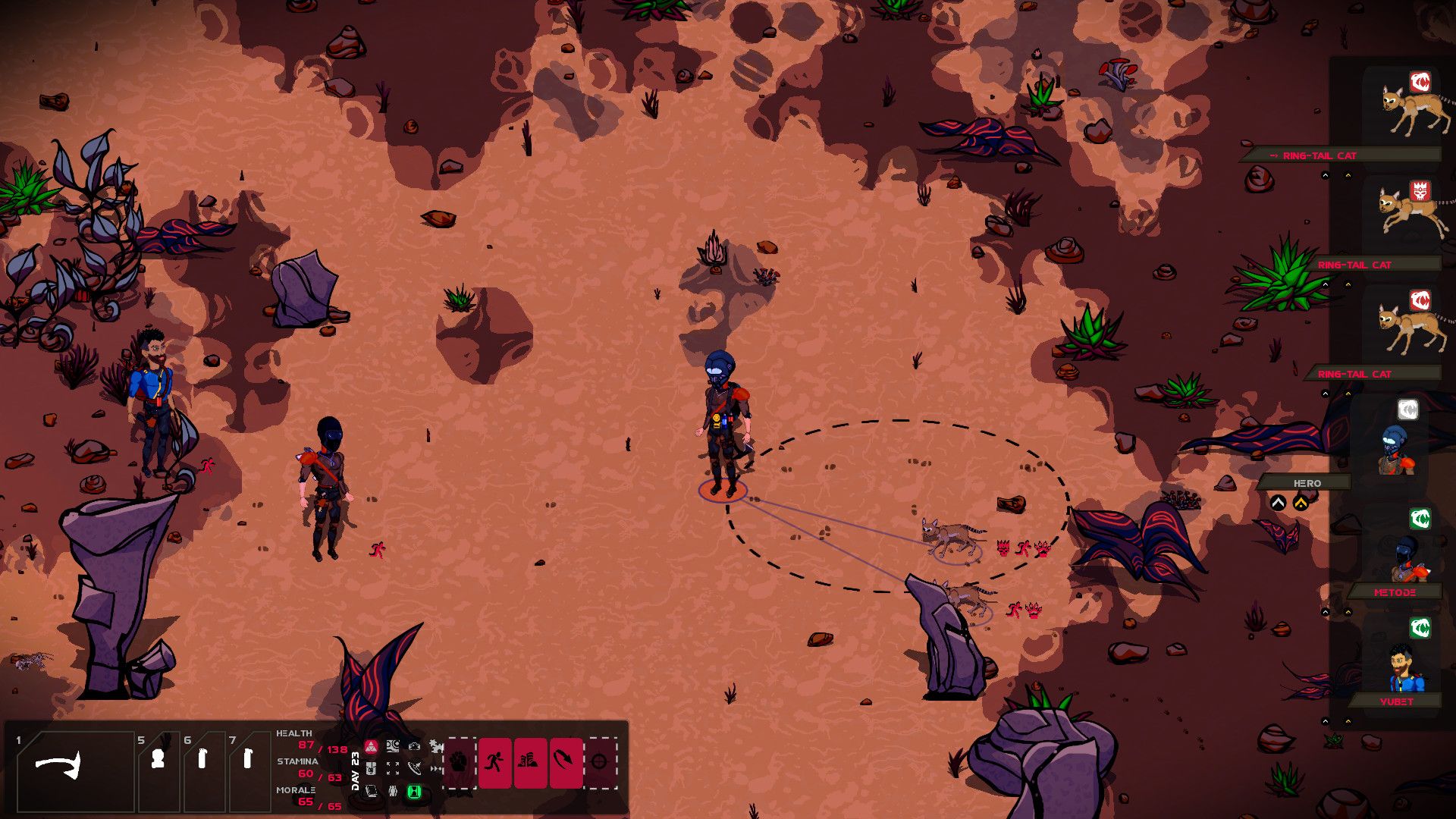Select the canister item in slot 7
The height and width of the screenshot is (819, 1456).
(247, 759)
